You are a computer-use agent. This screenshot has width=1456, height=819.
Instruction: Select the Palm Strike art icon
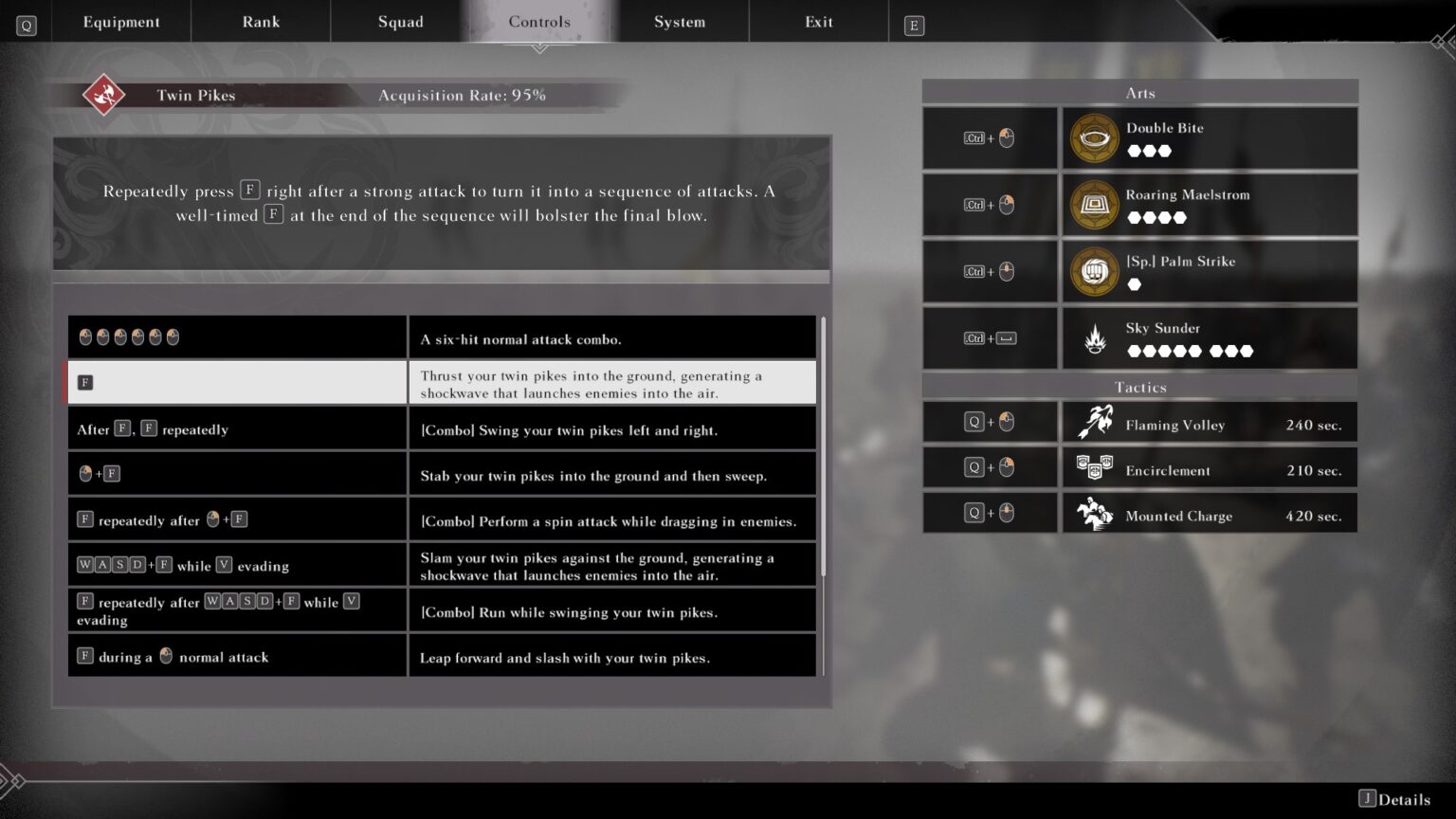click(x=1095, y=270)
